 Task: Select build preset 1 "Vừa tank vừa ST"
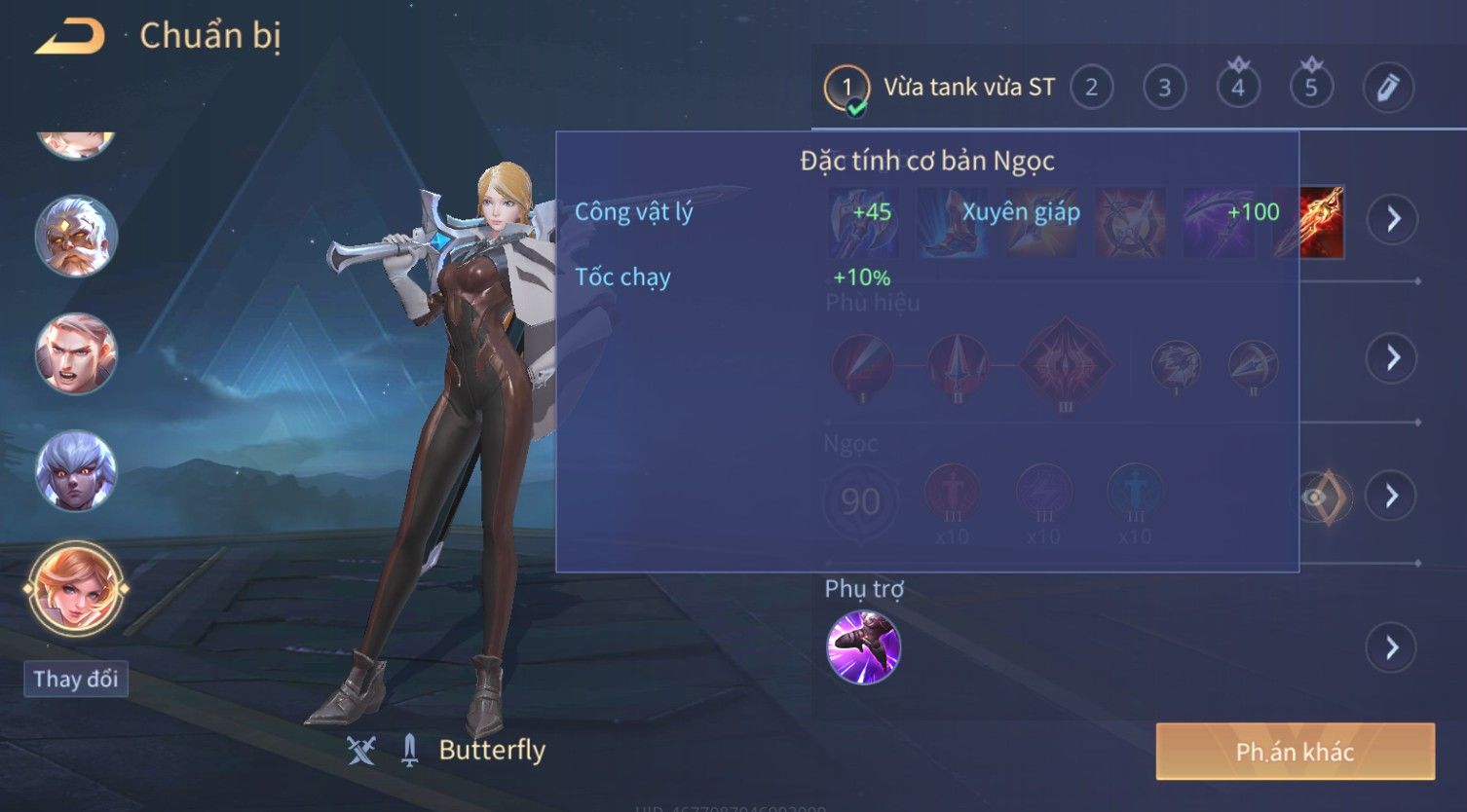click(x=940, y=89)
